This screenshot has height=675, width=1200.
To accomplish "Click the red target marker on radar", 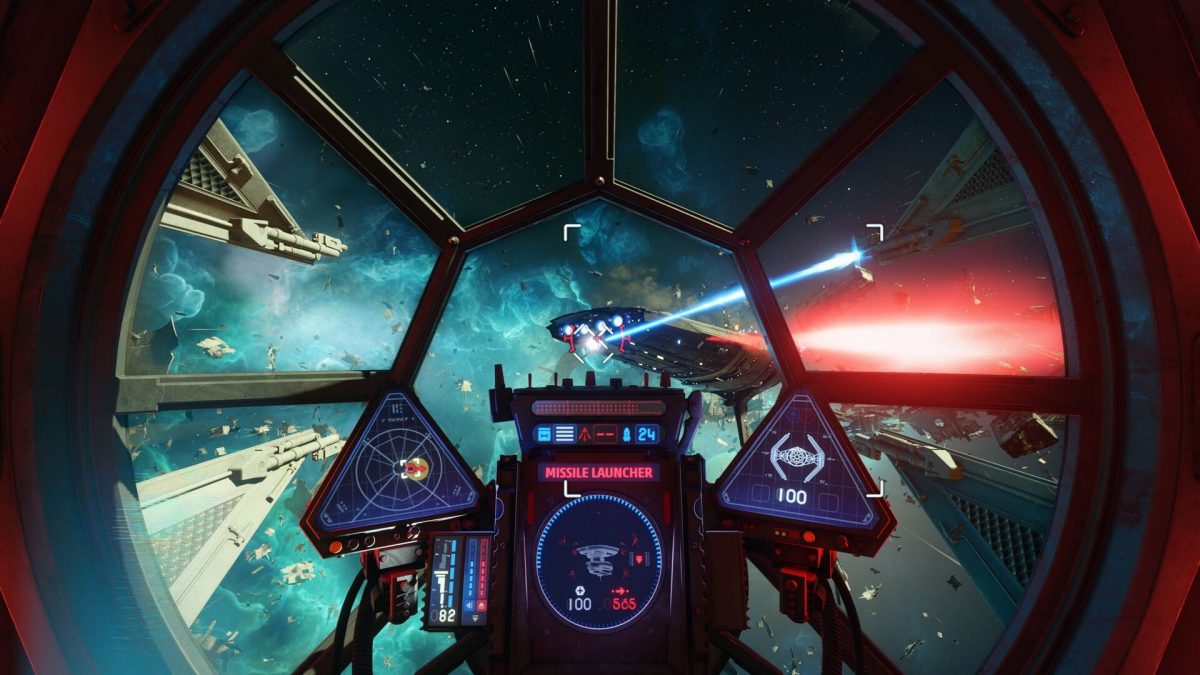I will pos(413,466).
